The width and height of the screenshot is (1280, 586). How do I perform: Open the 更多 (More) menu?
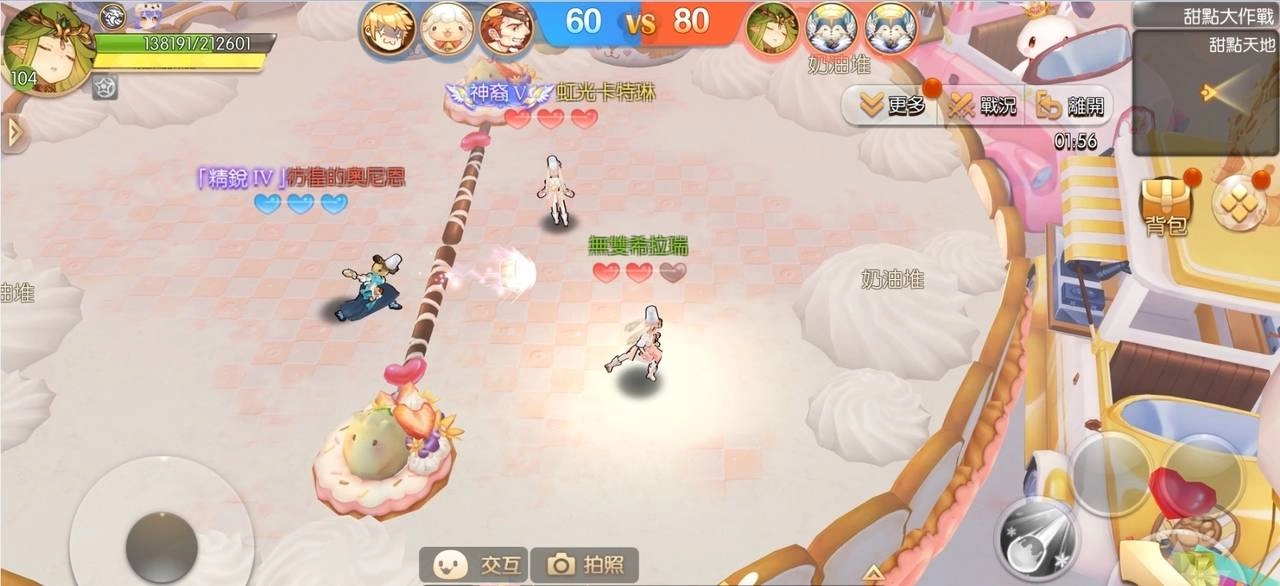[x=887, y=105]
